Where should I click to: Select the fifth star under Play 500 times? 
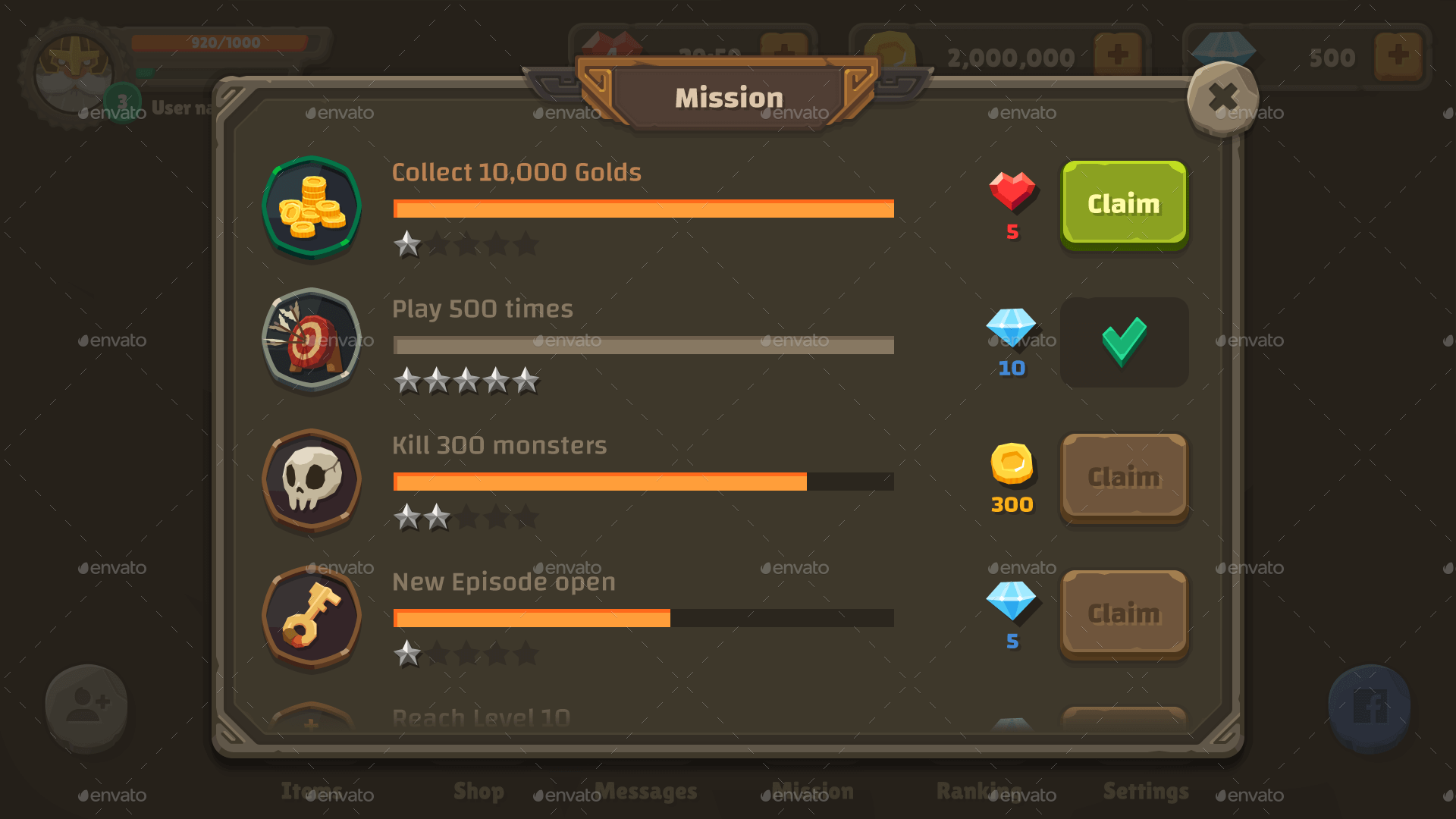(526, 381)
